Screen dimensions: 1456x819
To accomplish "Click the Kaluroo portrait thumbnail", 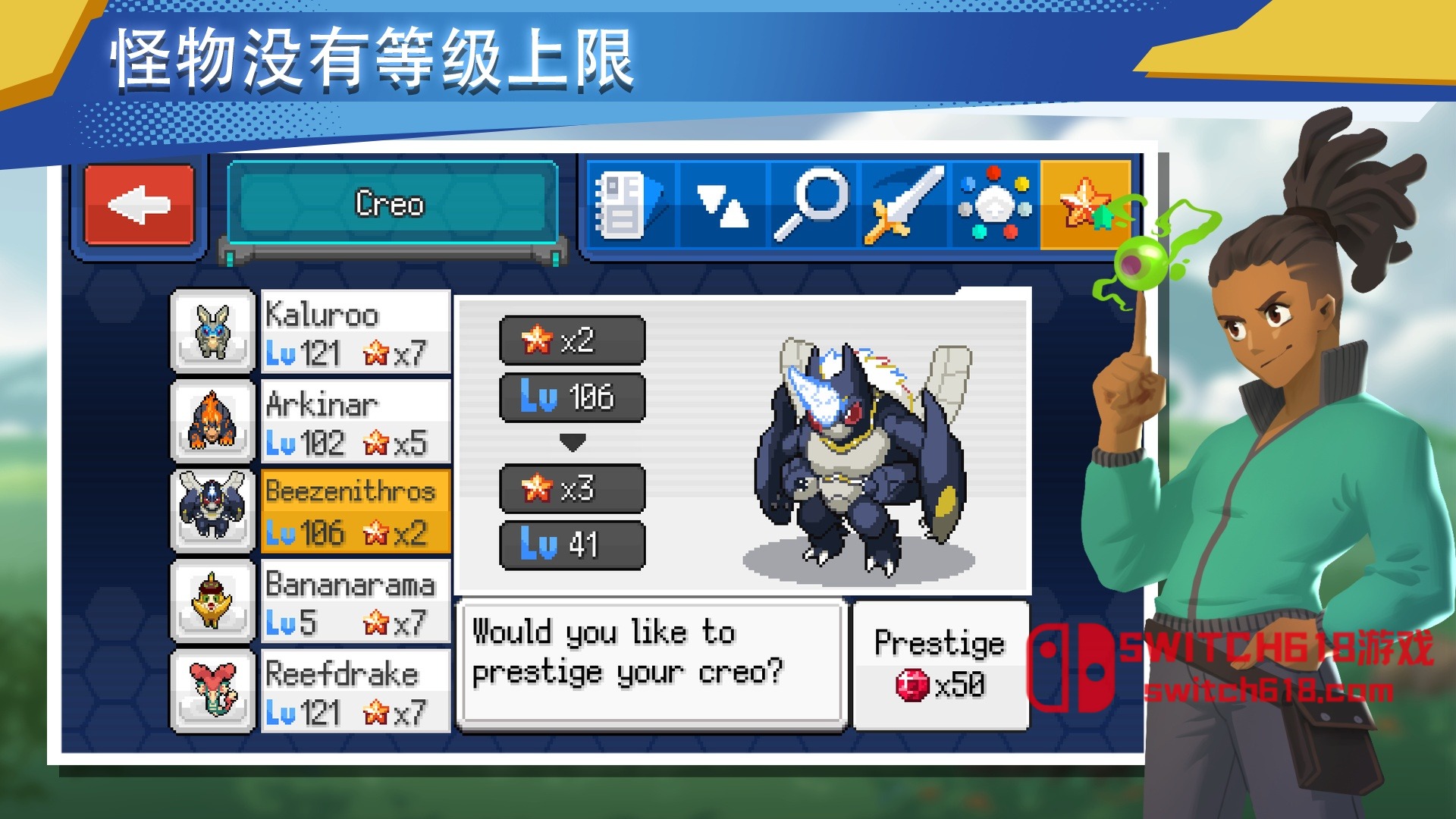I will click(x=213, y=331).
